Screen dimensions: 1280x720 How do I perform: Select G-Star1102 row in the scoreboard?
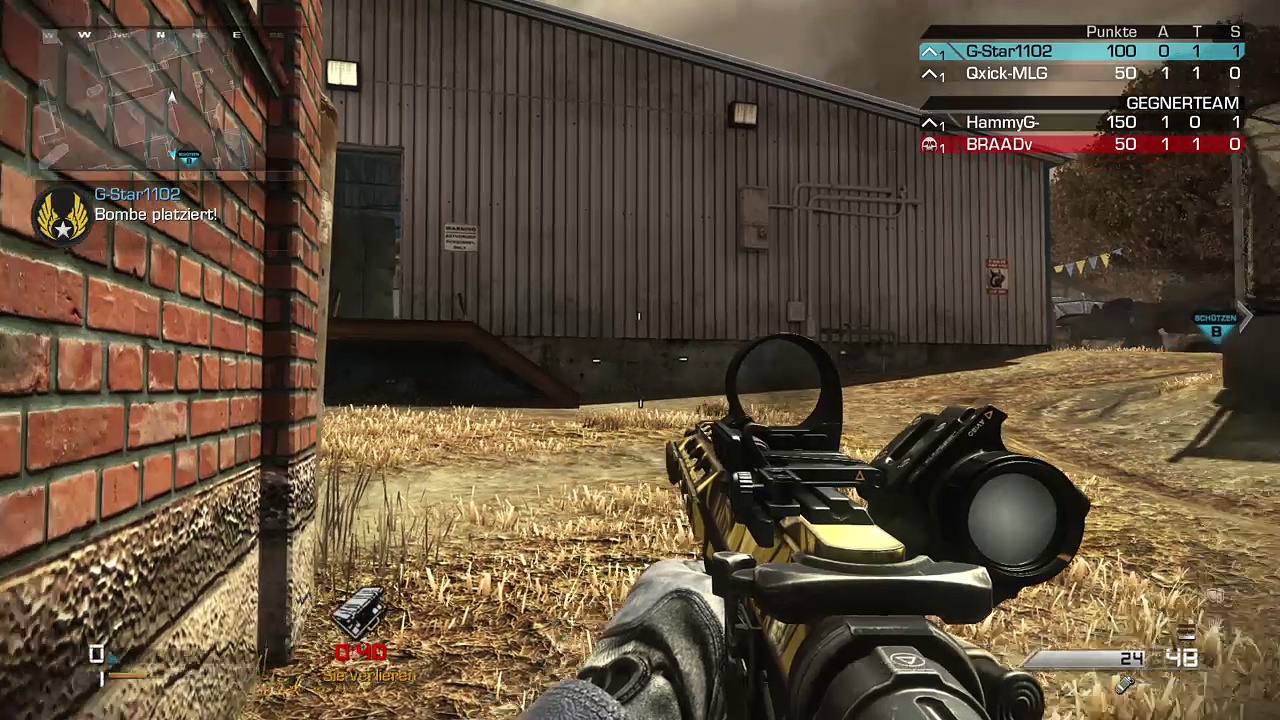click(1080, 52)
